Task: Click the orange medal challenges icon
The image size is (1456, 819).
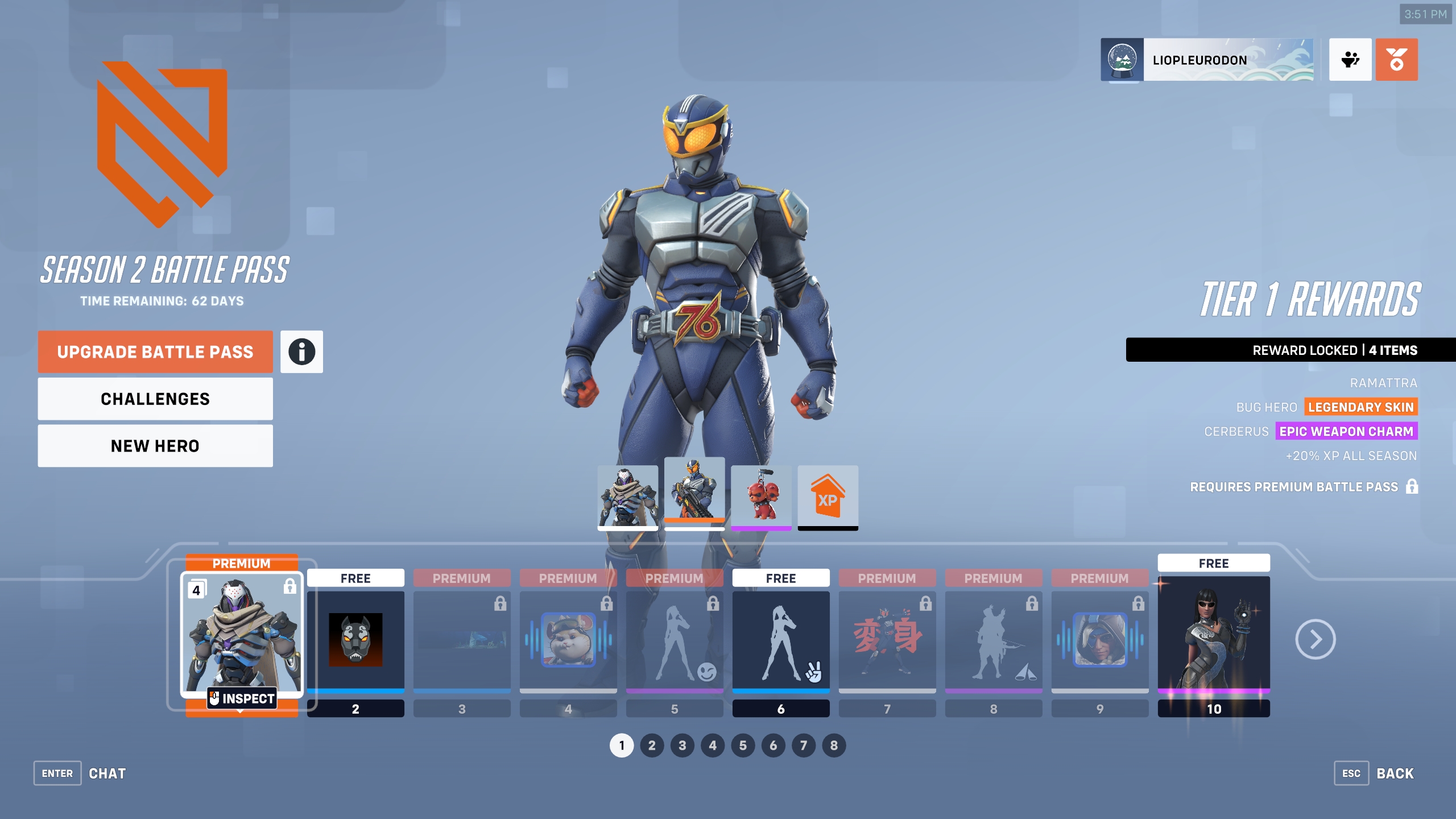Action: click(1398, 59)
